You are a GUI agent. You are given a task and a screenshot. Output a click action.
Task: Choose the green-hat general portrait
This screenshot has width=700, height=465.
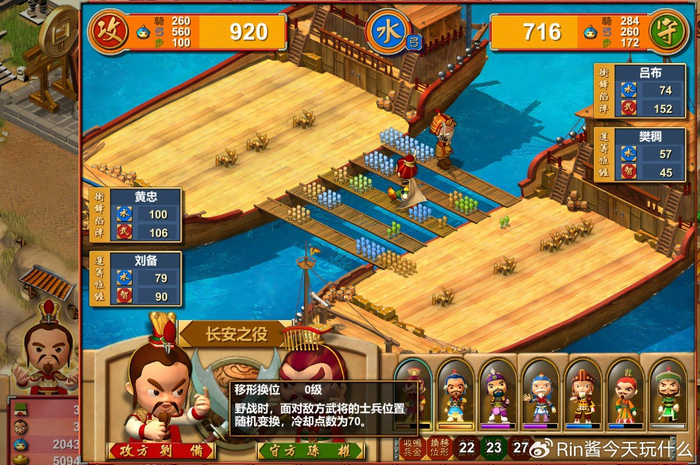click(667, 393)
